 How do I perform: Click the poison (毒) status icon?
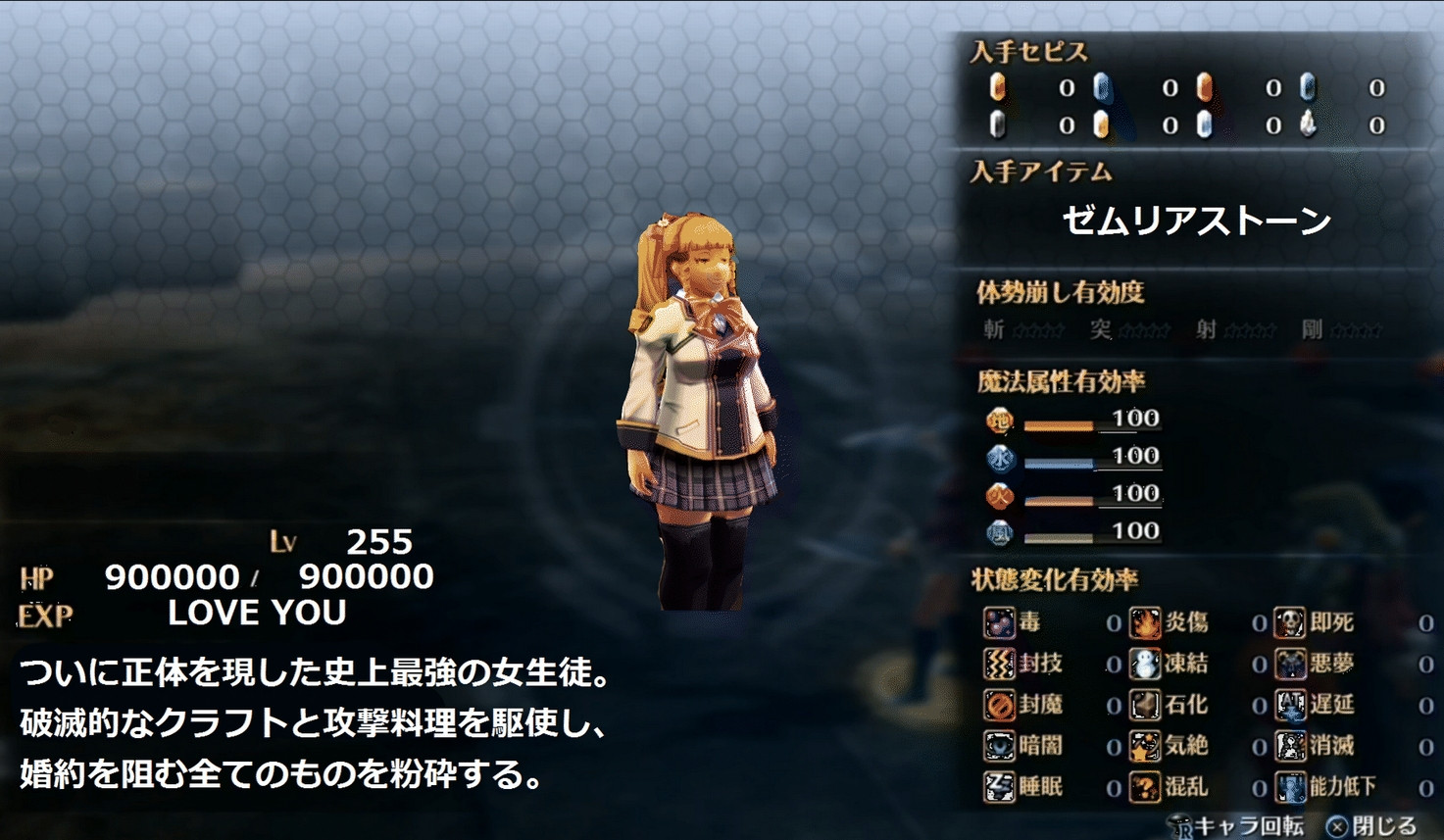pos(999,622)
